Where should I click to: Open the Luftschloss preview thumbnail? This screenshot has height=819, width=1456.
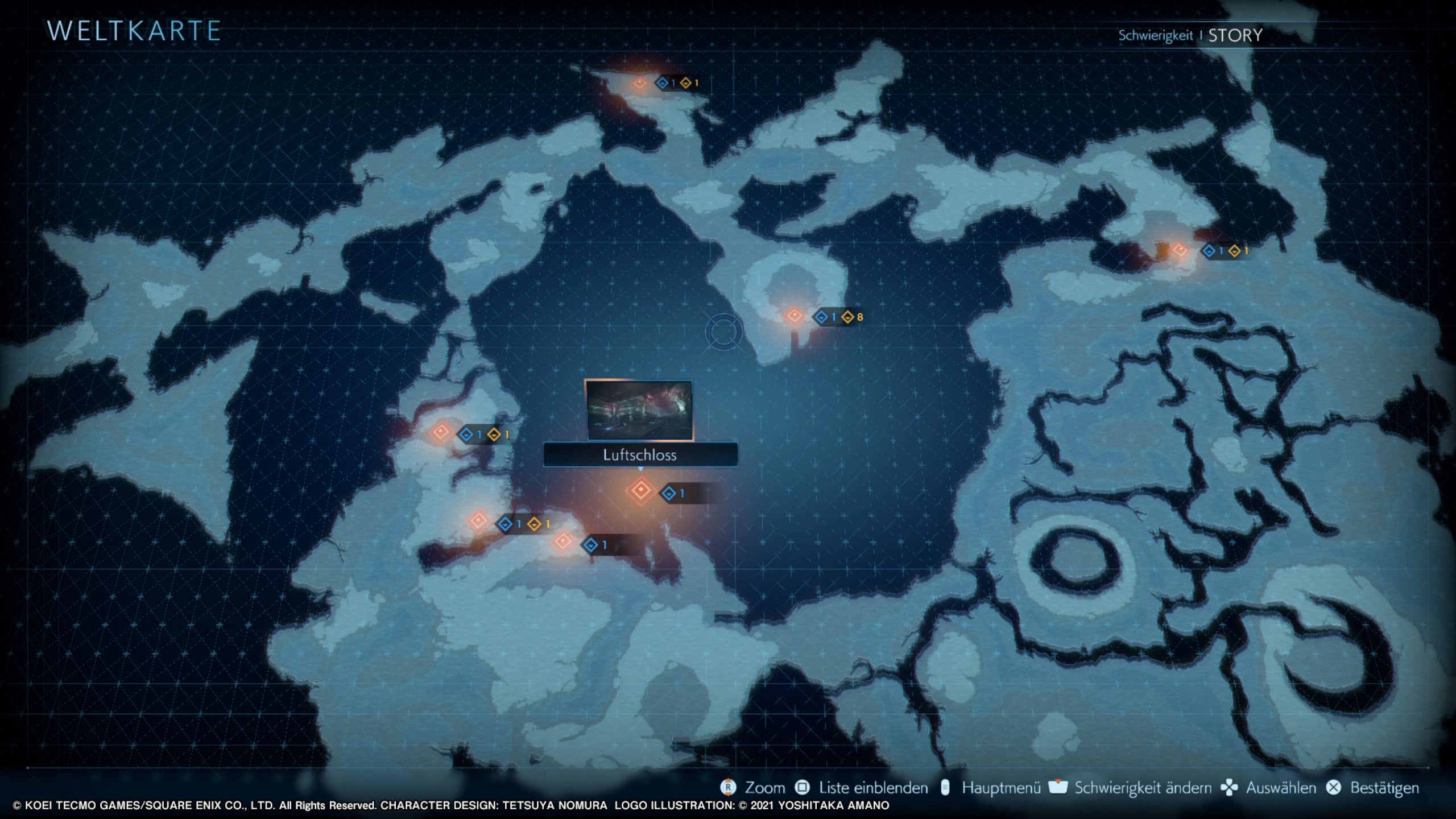(639, 410)
